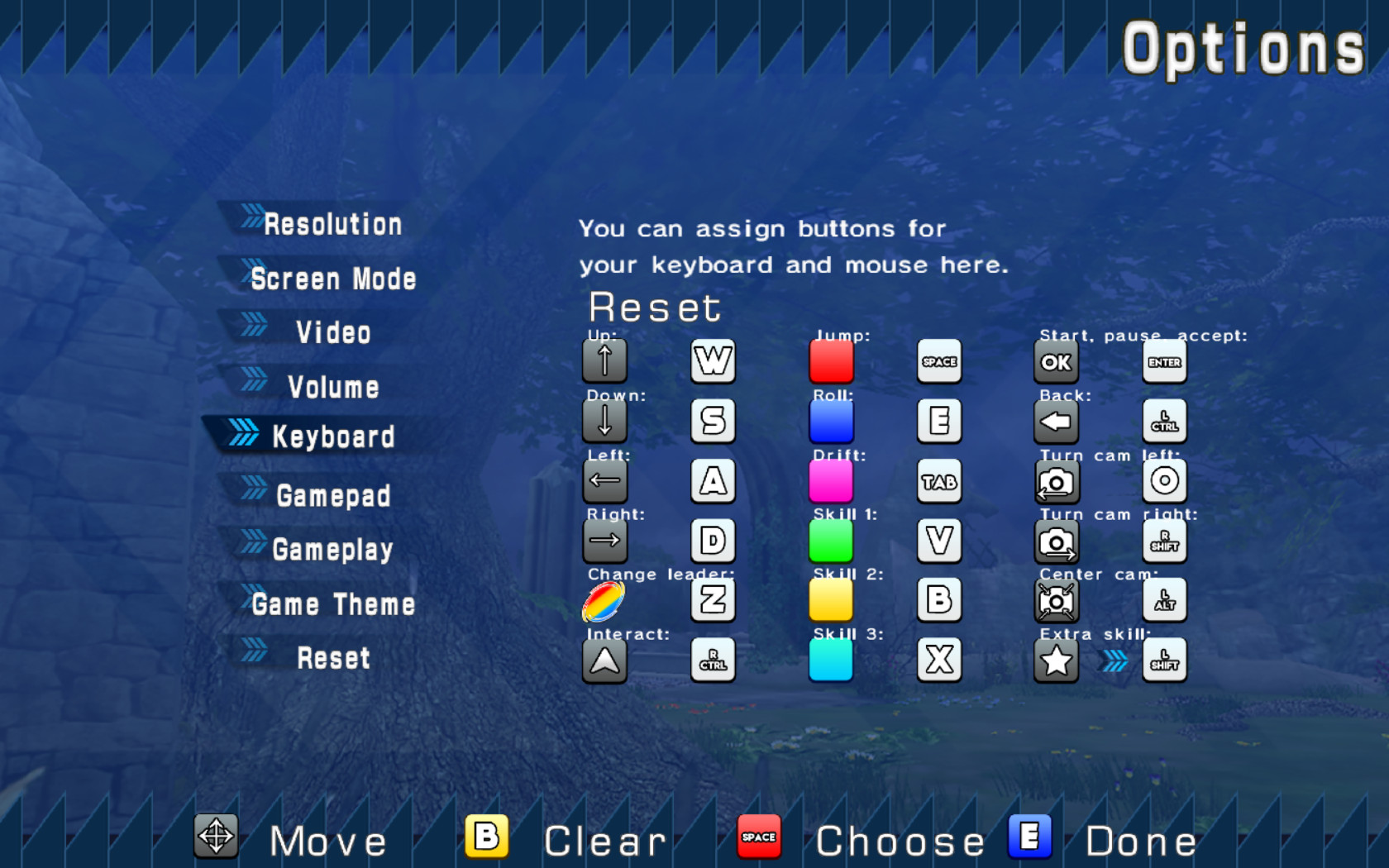Select the Keyboard section in the sidebar
1389x868 pixels.
click(334, 436)
